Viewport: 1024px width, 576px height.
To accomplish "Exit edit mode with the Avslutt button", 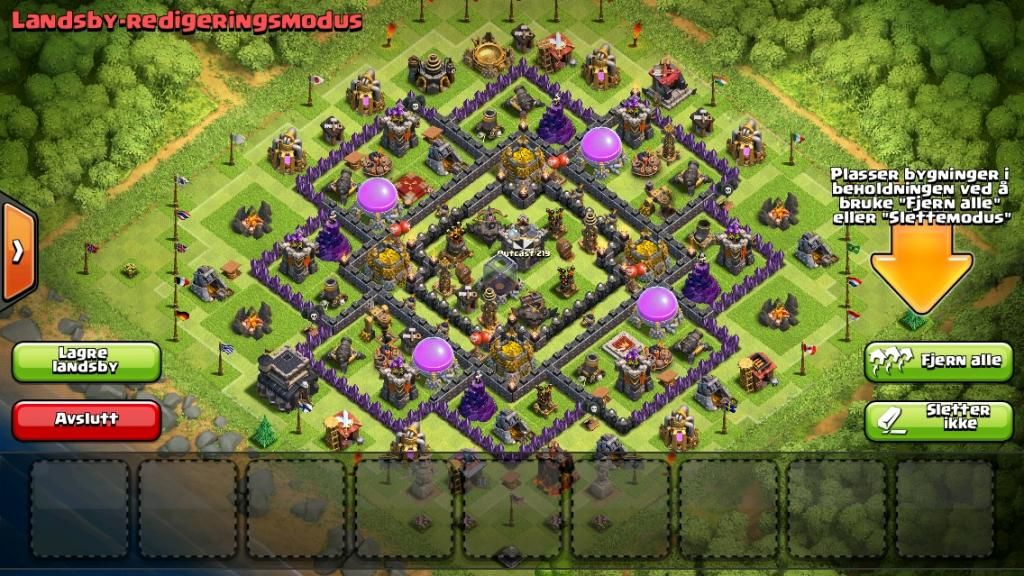I will coord(87,420).
